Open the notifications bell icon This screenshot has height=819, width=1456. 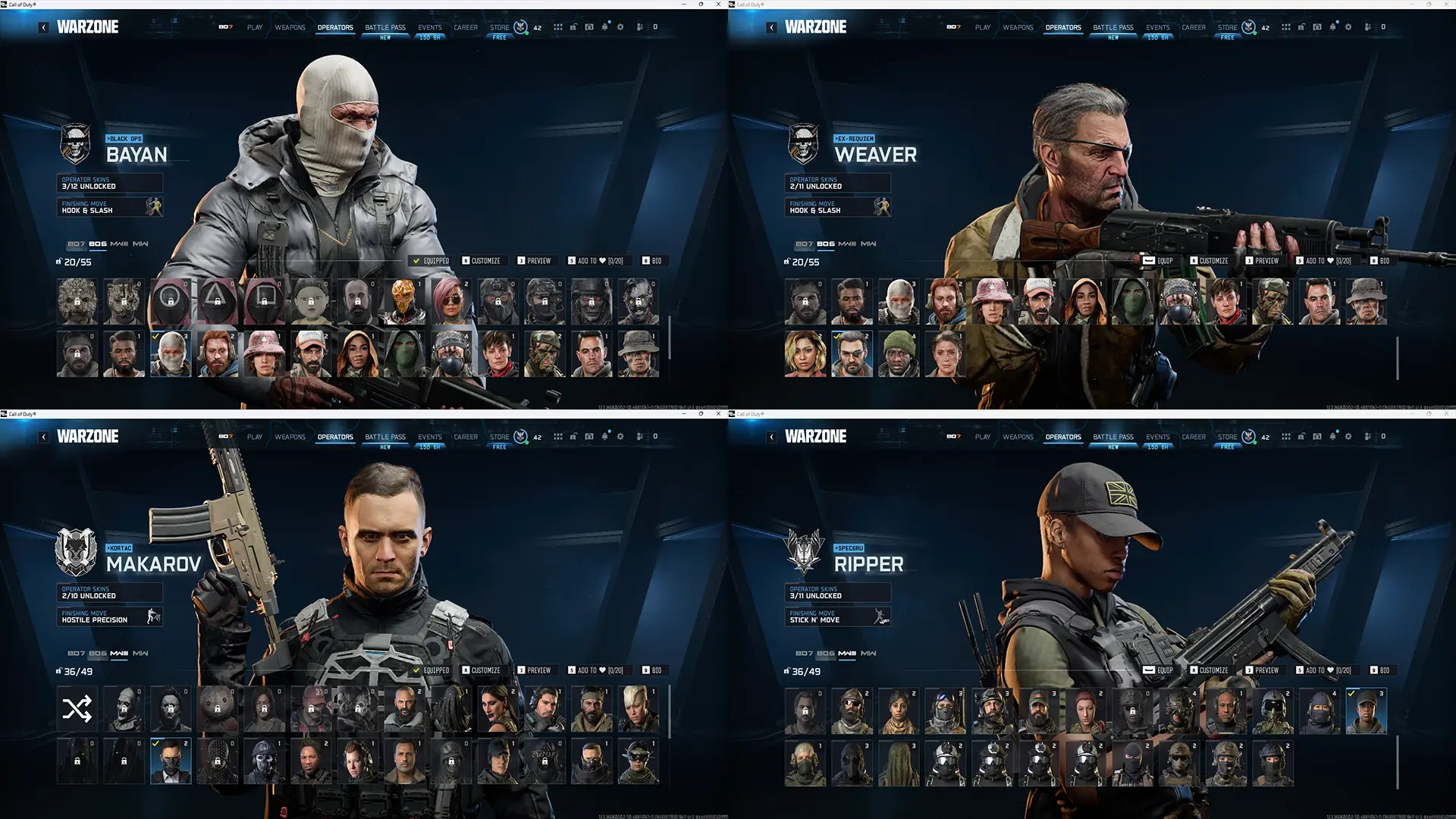pyautogui.click(x=604, y=27)
